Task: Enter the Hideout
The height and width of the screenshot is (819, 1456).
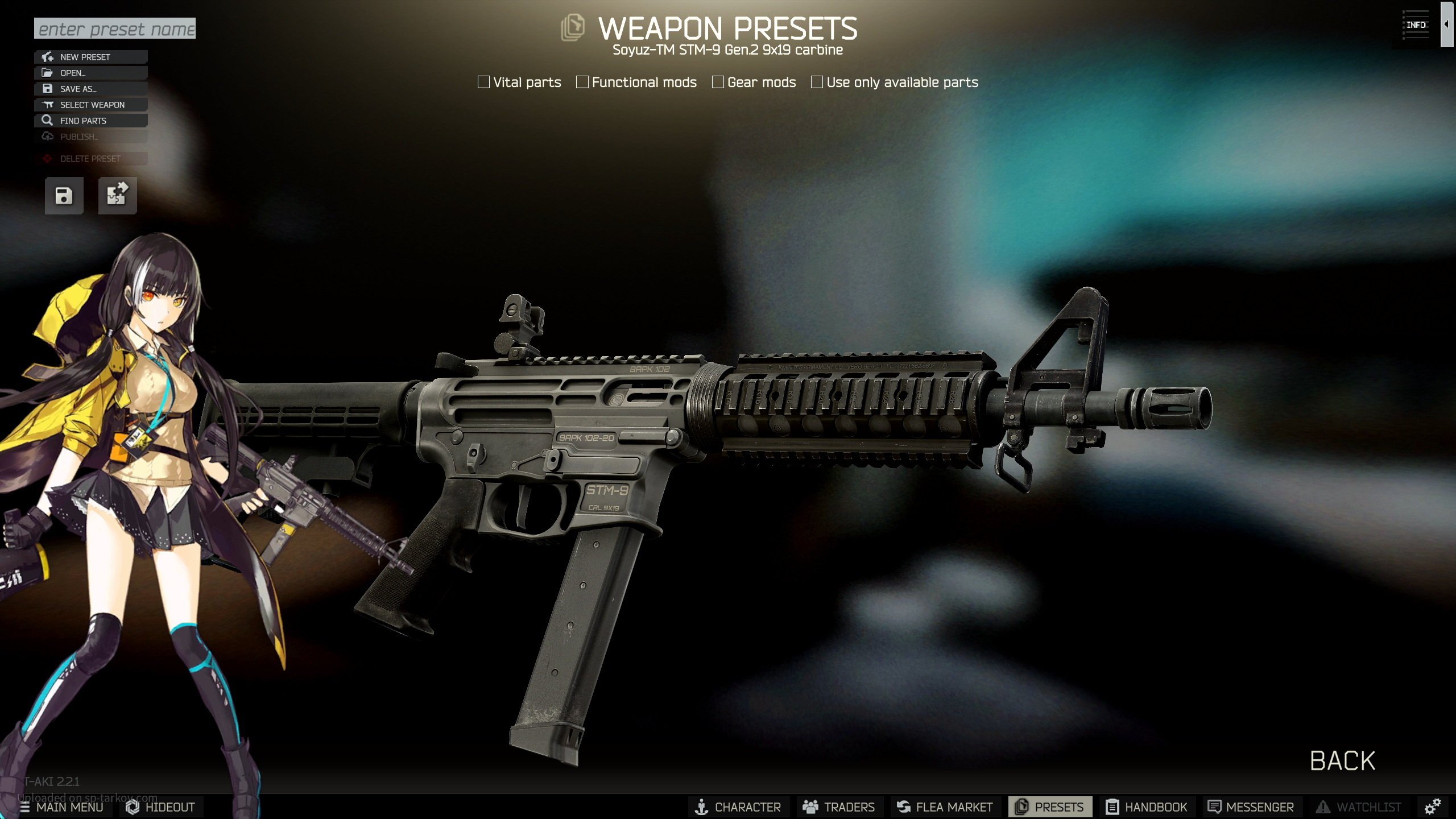Action: tap(161, 807)
